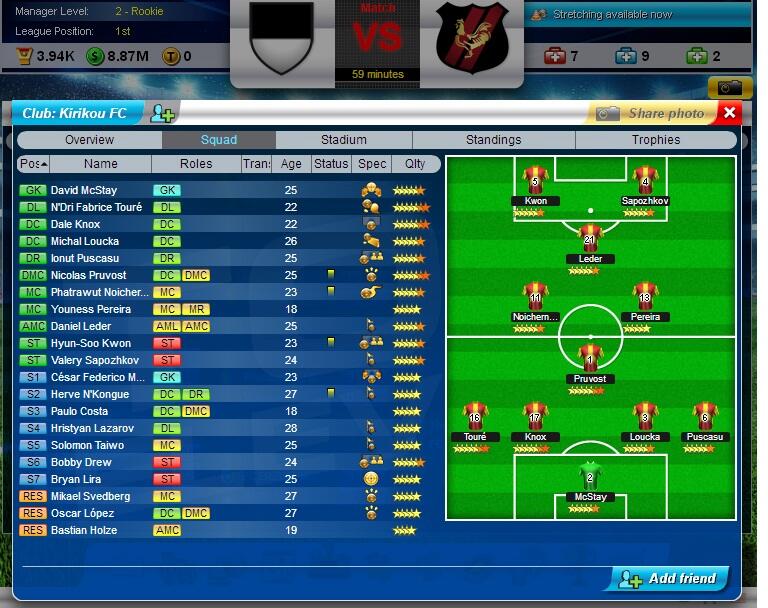Click the Share photo button

pos(653,113)
